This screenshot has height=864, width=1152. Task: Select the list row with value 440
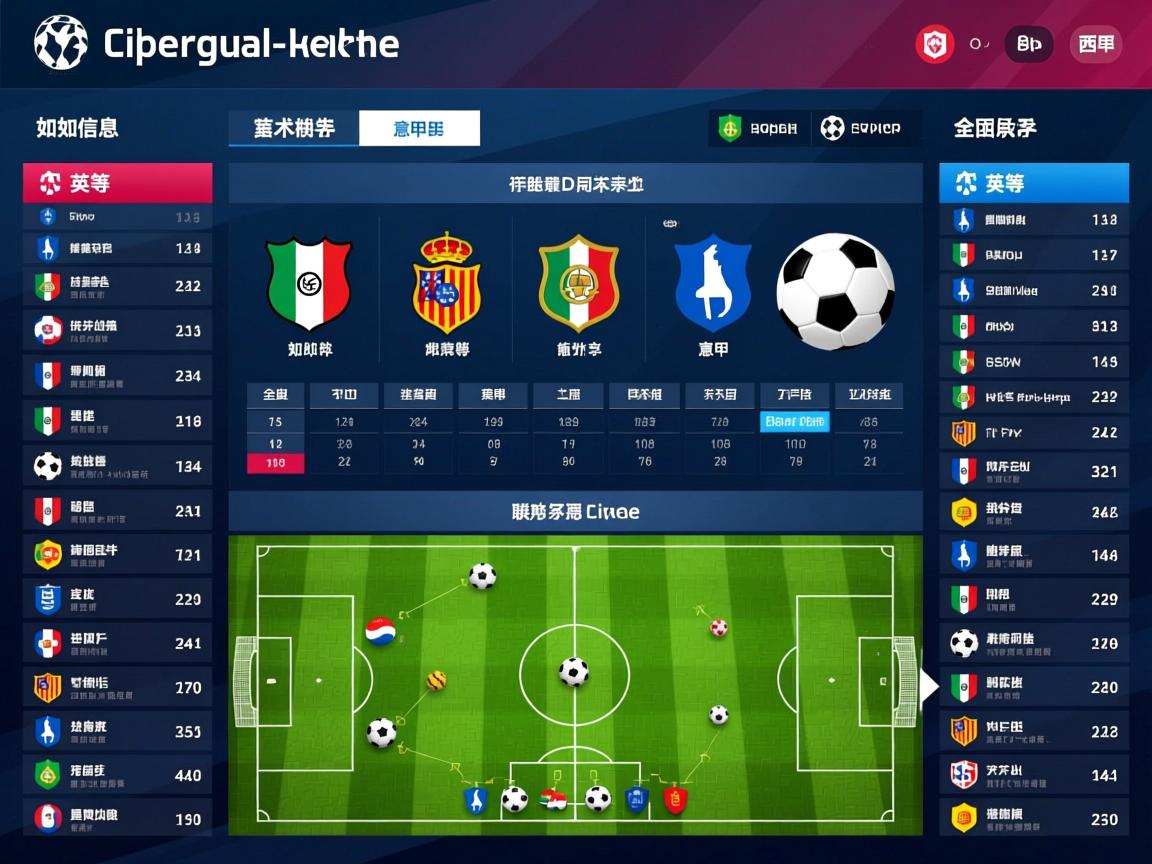[x=118, y=775]
